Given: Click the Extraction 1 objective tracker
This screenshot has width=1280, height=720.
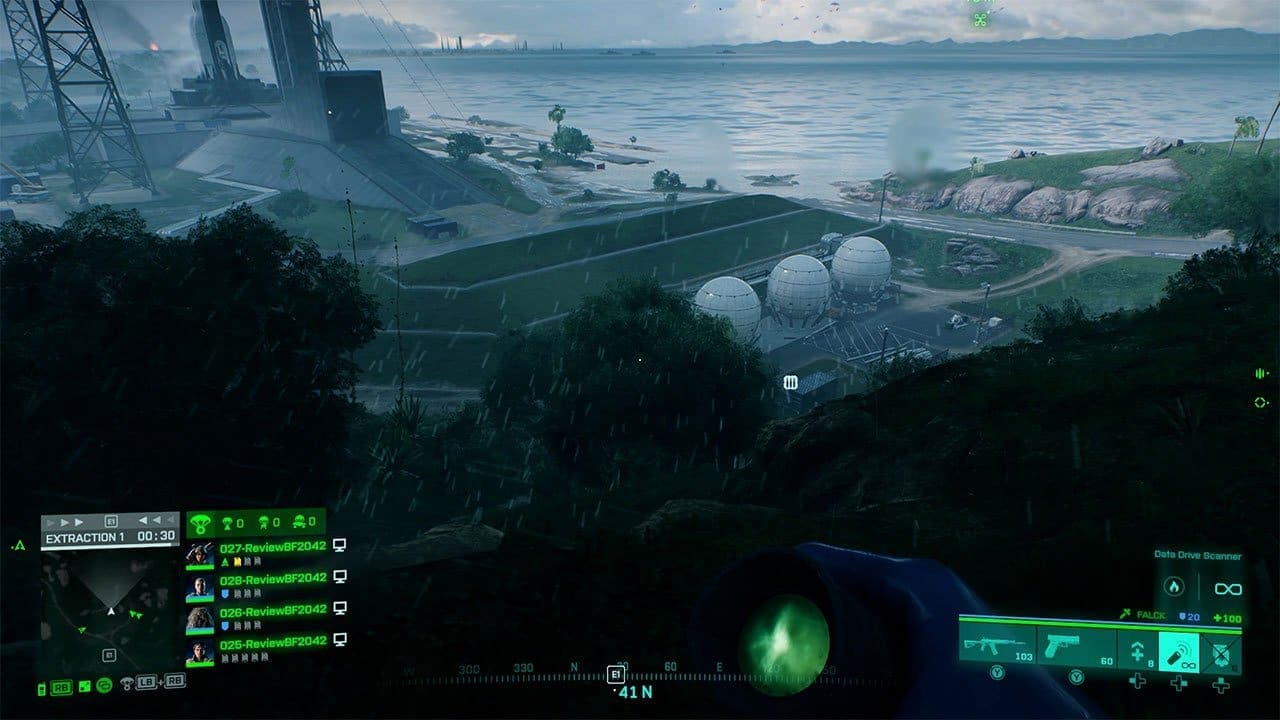Looking at the screenshot, I should tap(110, 537).
